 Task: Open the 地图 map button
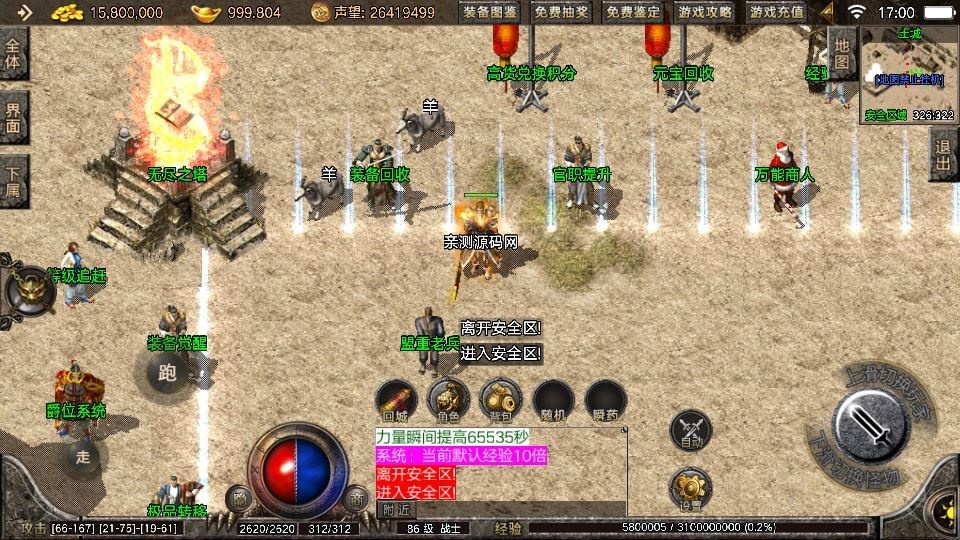coord(841,54)
